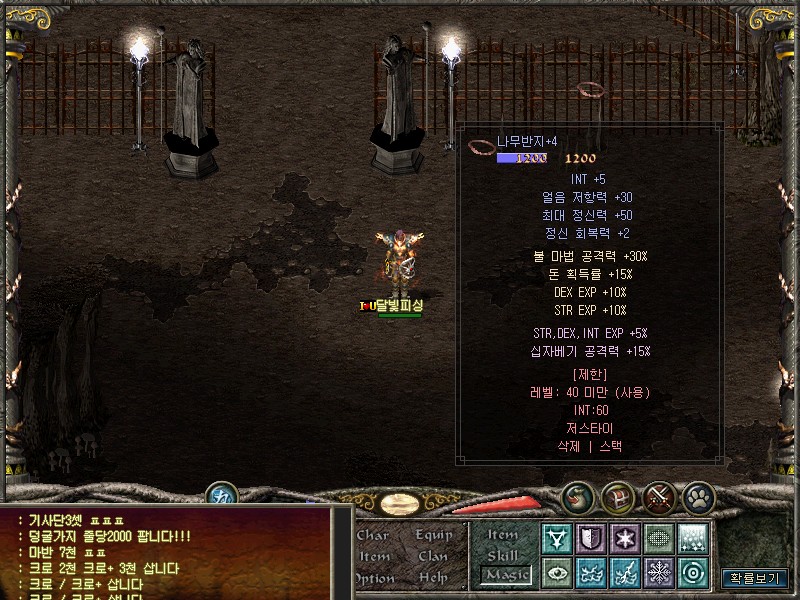Cast the large snowflake spell
Image resolution: width=800 pixels, height=600 pixels.
(x=659, y=572)
